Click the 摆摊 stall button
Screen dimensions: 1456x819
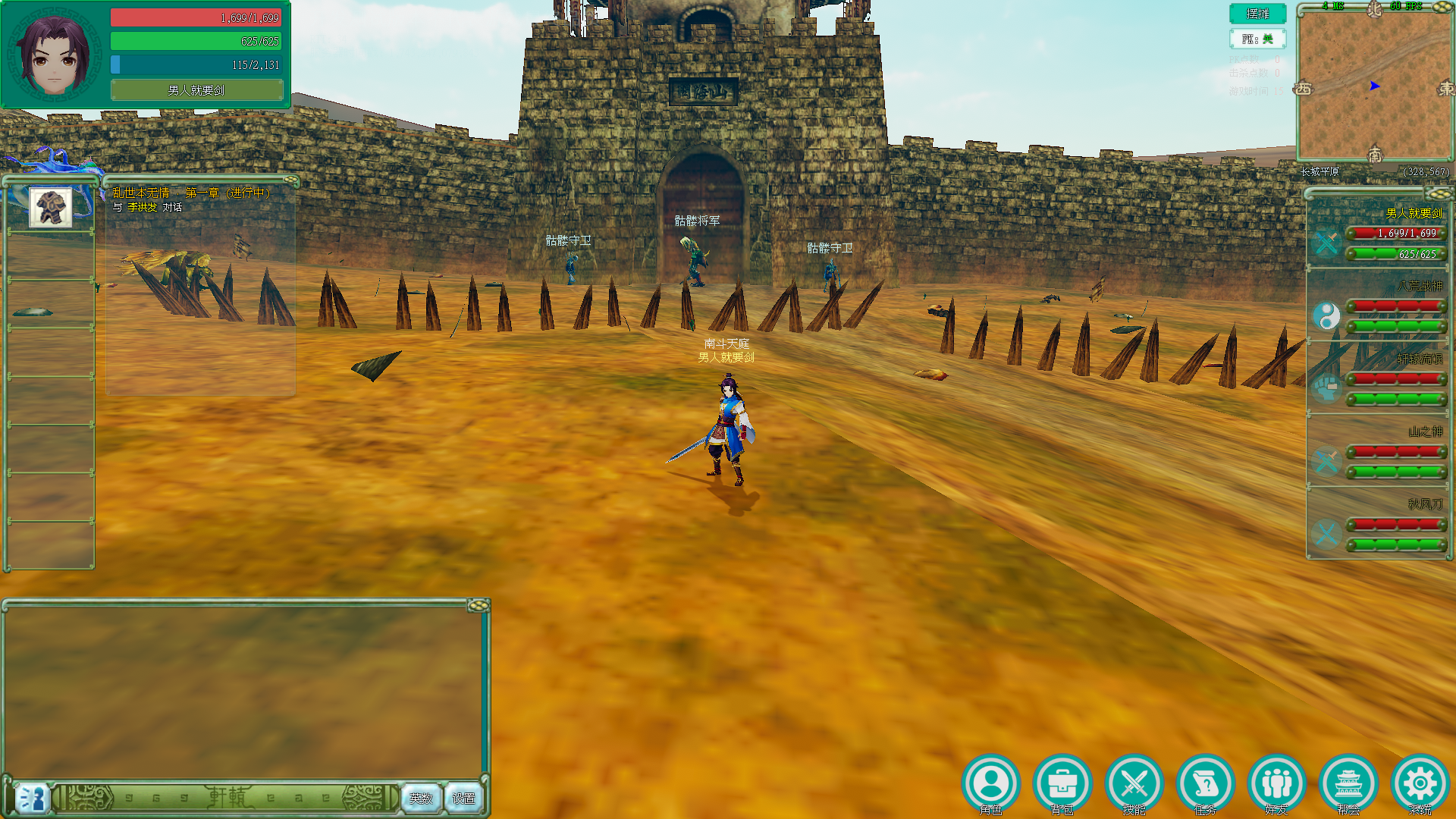coord(1257,14)
